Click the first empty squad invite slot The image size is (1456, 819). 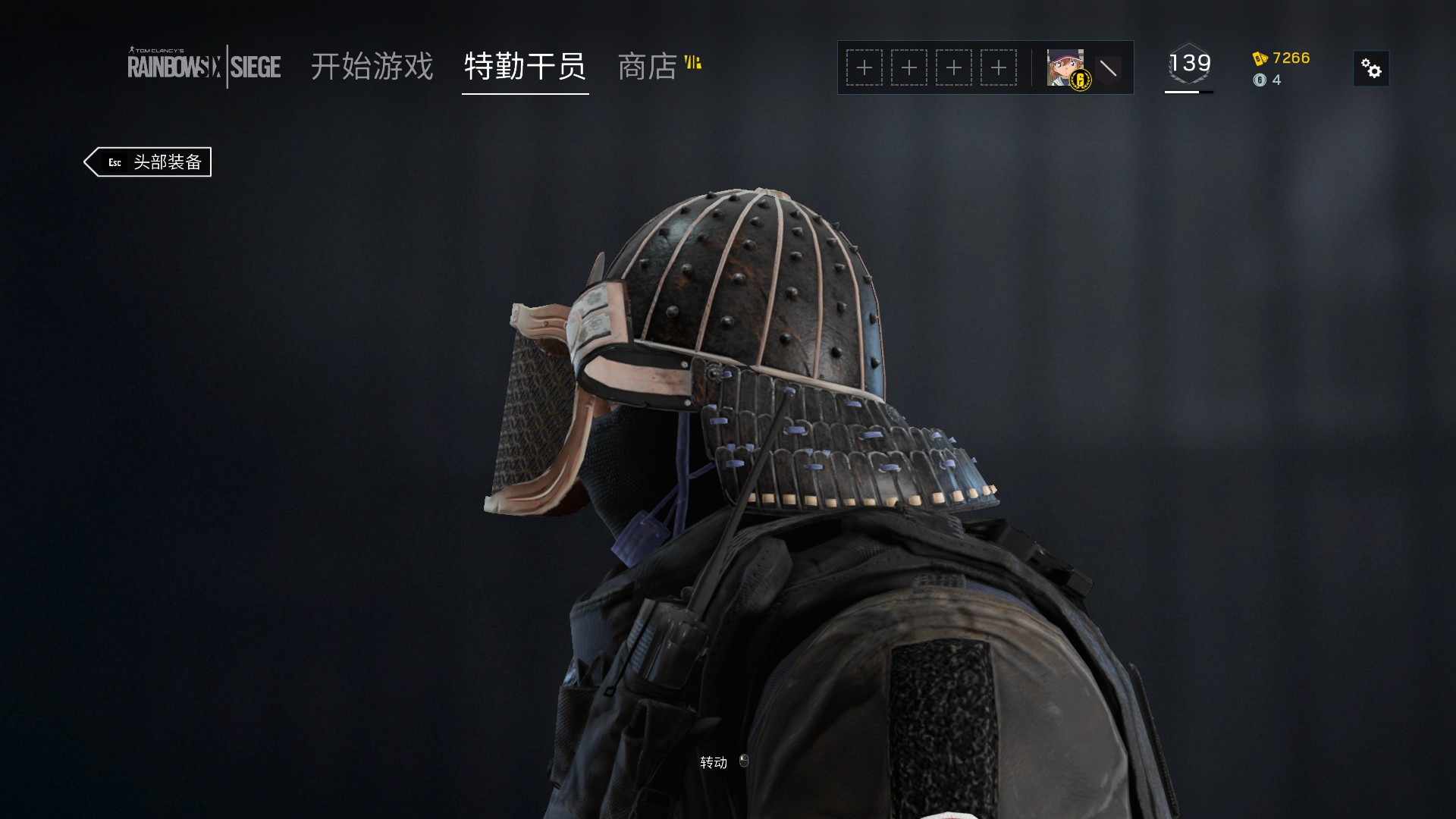(863, 67)
